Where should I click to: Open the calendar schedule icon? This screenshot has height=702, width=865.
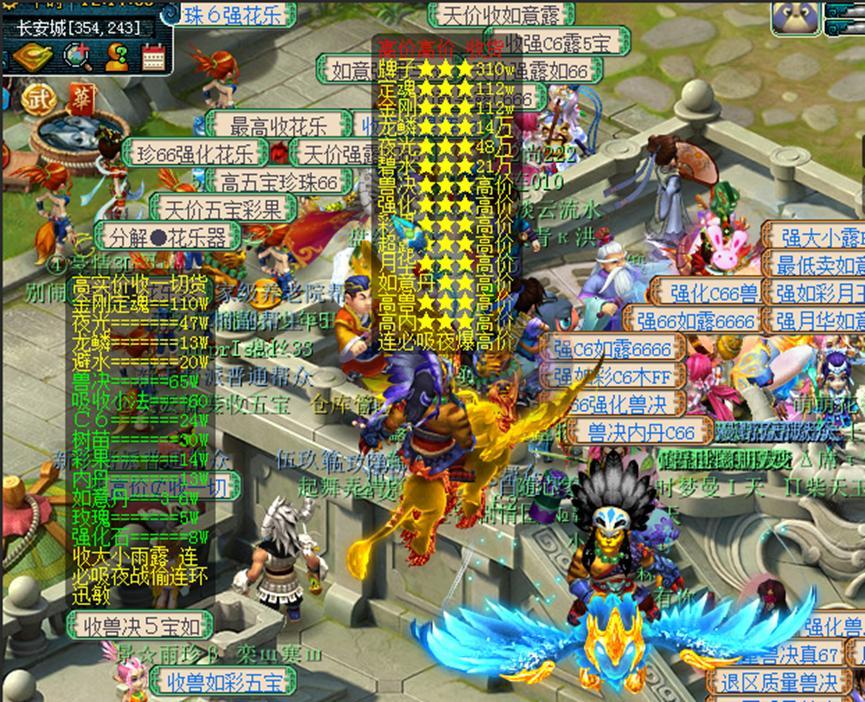[153, 57]
